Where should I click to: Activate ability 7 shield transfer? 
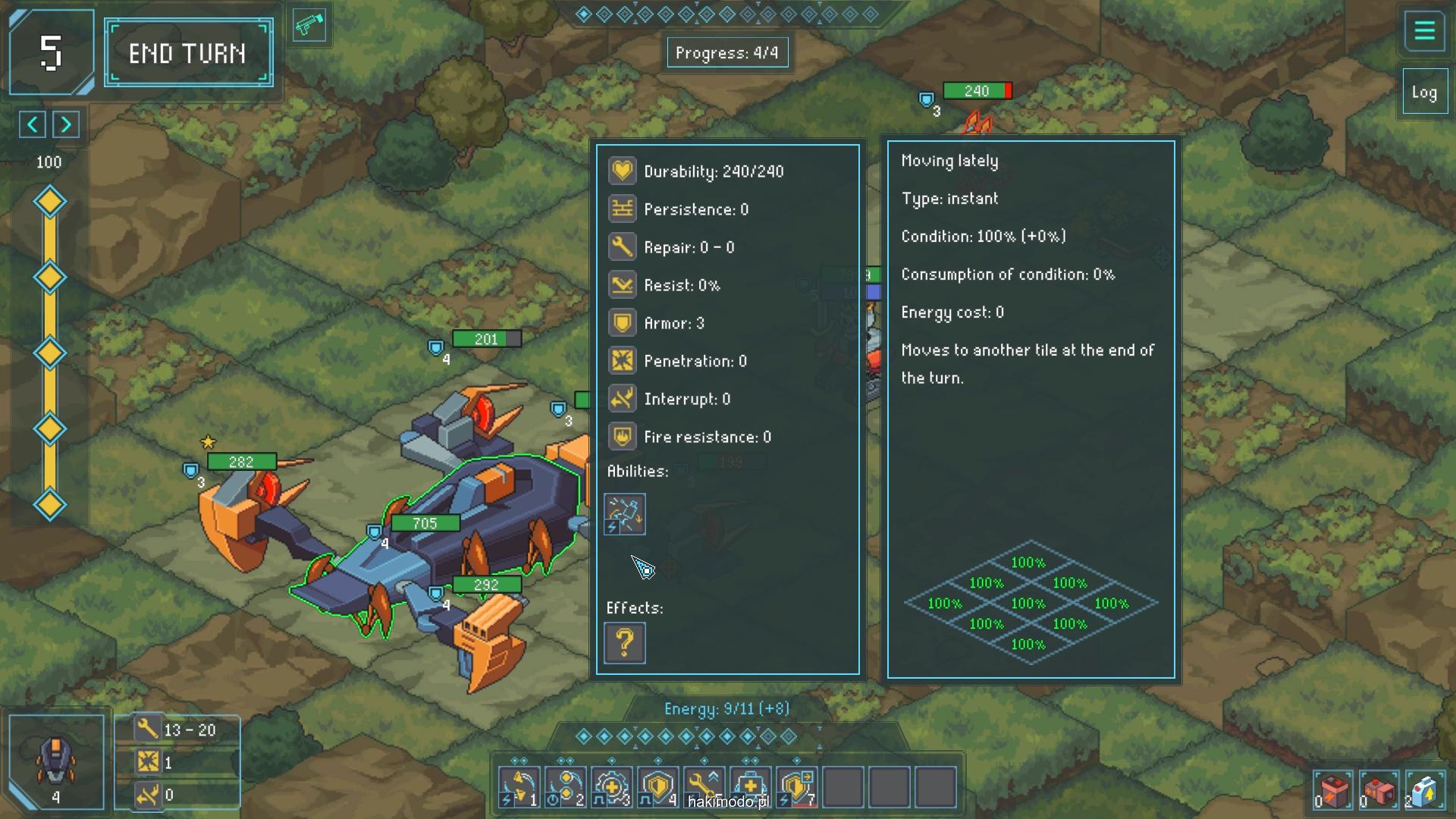point(797,787)
